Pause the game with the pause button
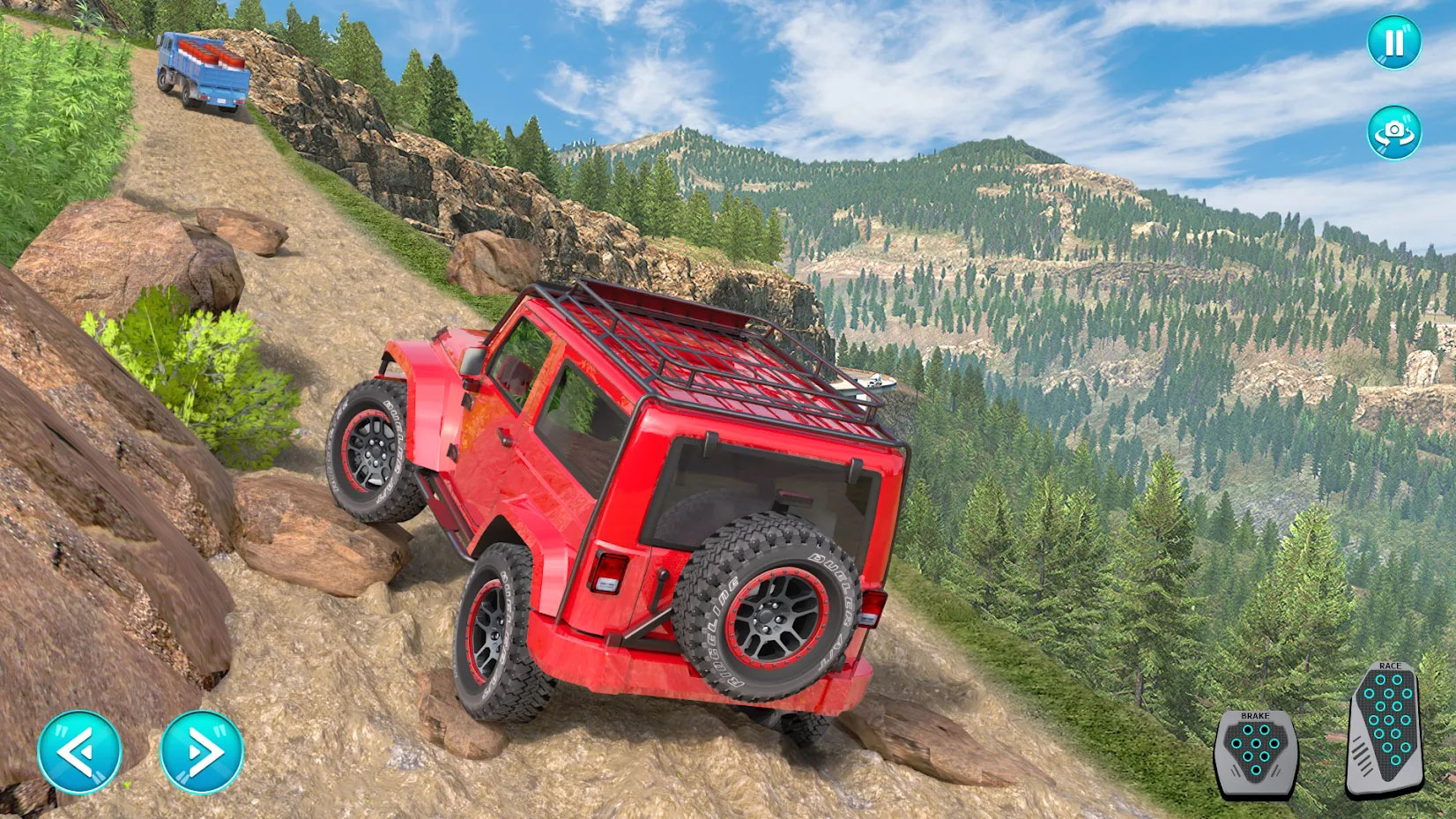Viewport: 1456px width, 819px height. [x=1393, y=42]
